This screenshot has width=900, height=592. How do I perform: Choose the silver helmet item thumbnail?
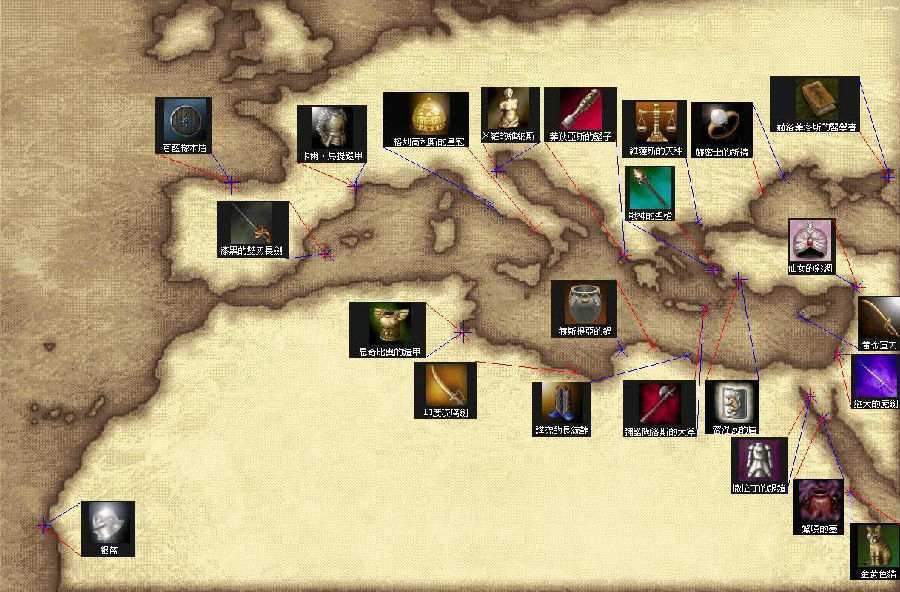[x=107, y=522]
